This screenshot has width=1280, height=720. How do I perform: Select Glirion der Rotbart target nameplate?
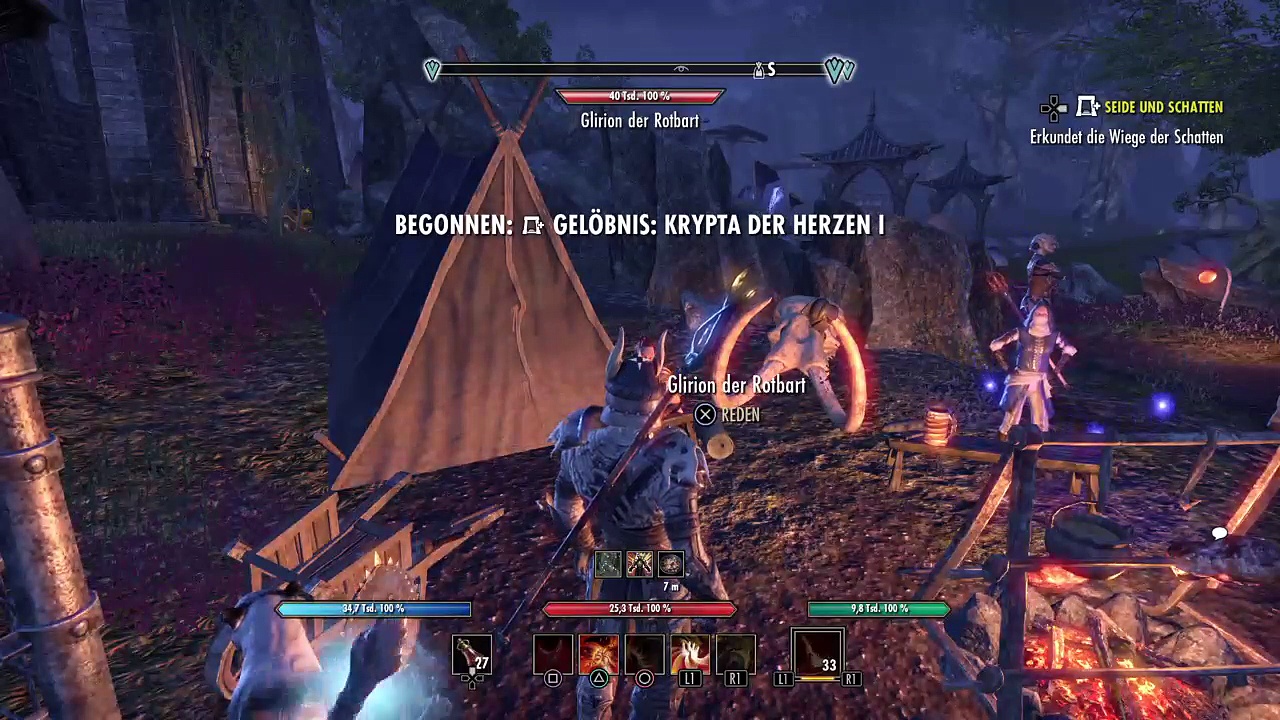(640, 120)
